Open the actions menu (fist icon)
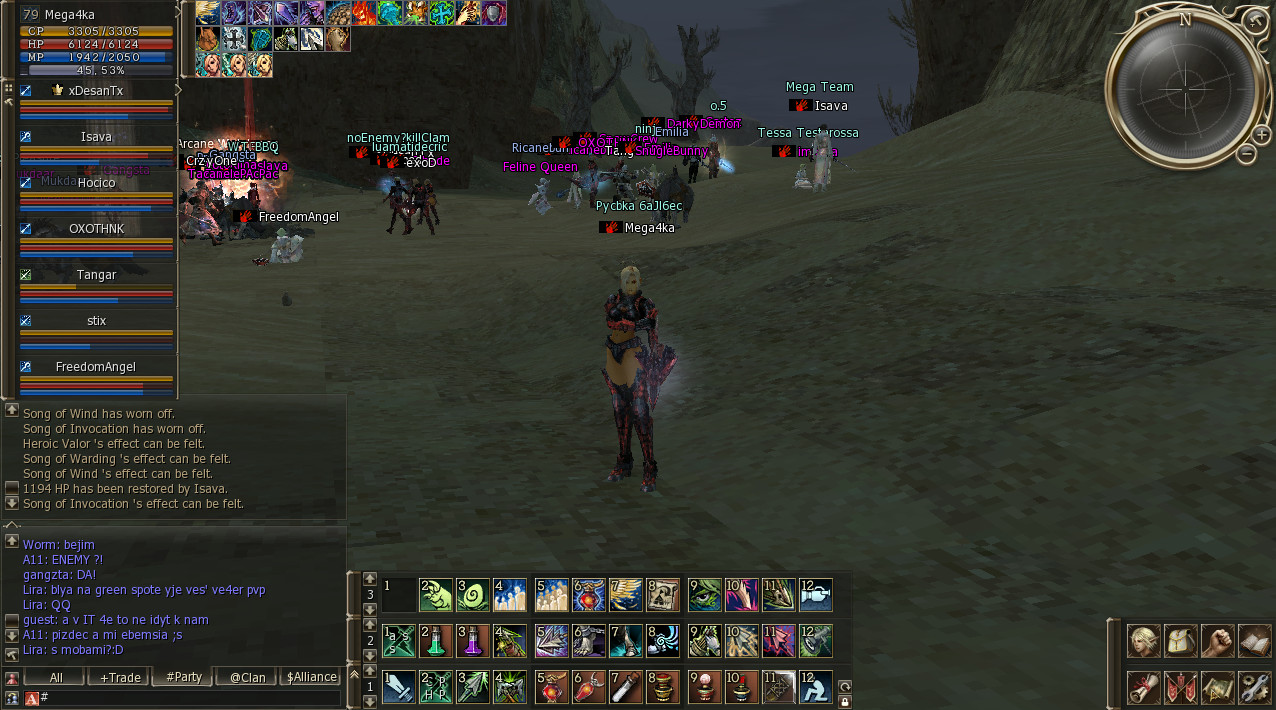The height and width of the screenshot is (710, 1276). [x=1217, y=641]
